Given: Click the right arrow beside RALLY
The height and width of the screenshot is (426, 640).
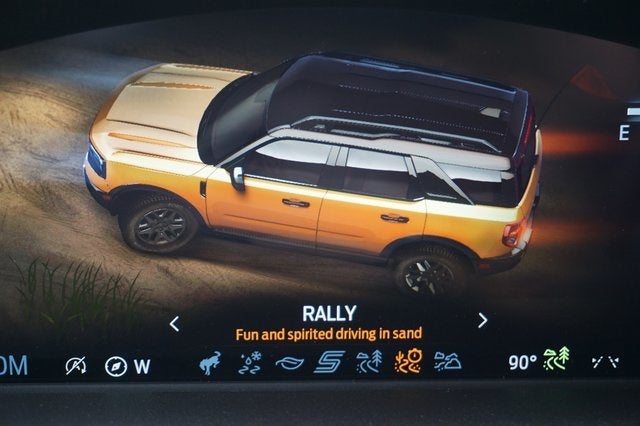Looking at the screenshot, I should click(482, 320).
